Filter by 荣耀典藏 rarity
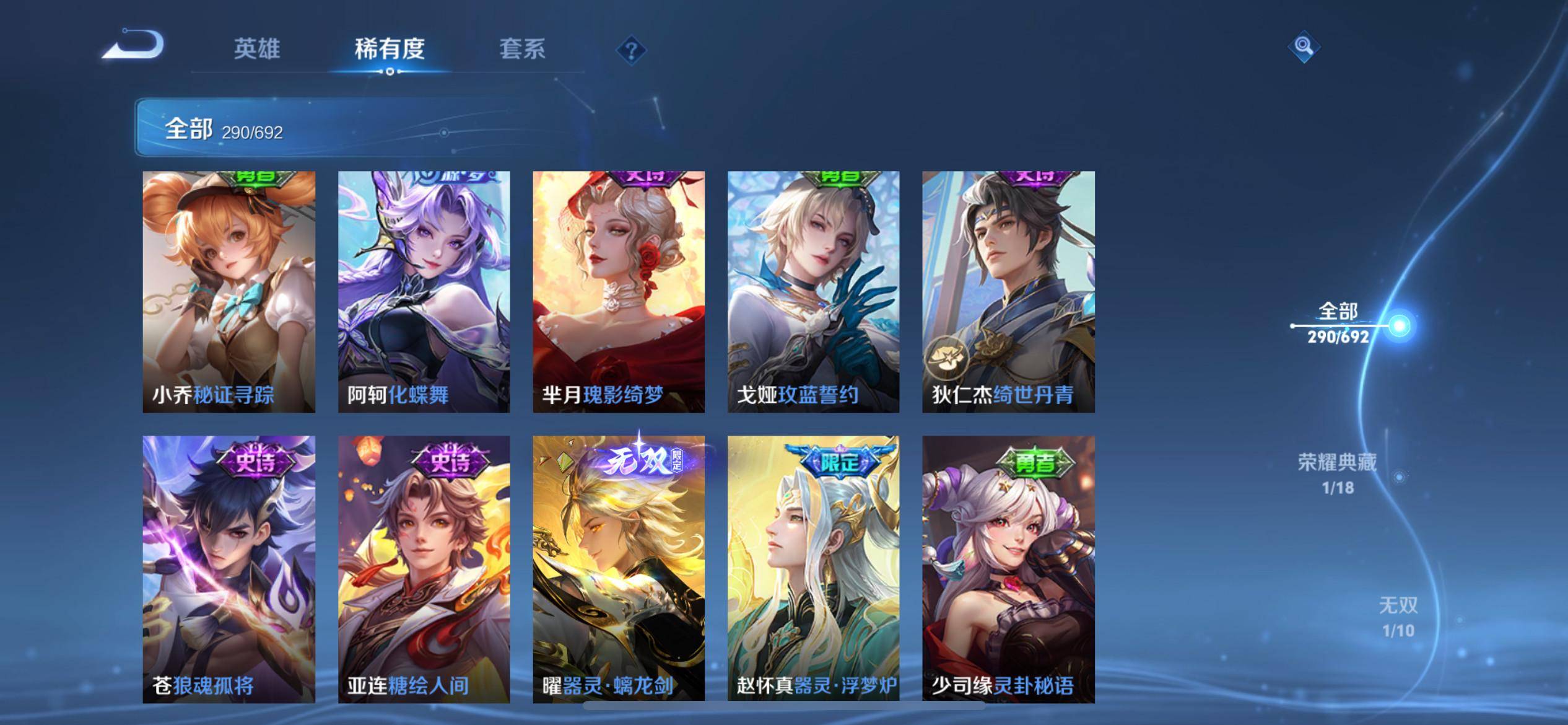 click(x=1338, y=473)
